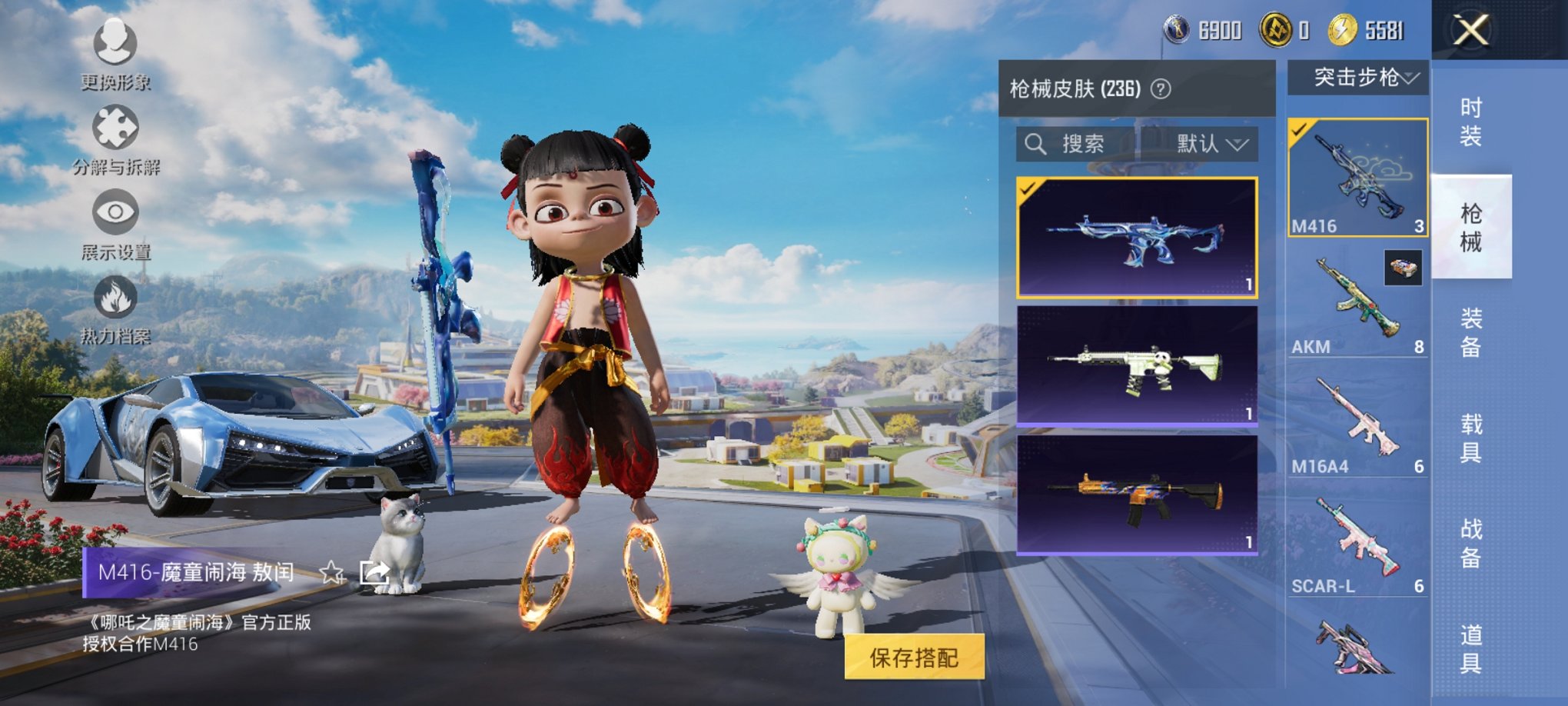
Task: Switch to the 装备 equipment tab
Action: tap(1470, 332)
